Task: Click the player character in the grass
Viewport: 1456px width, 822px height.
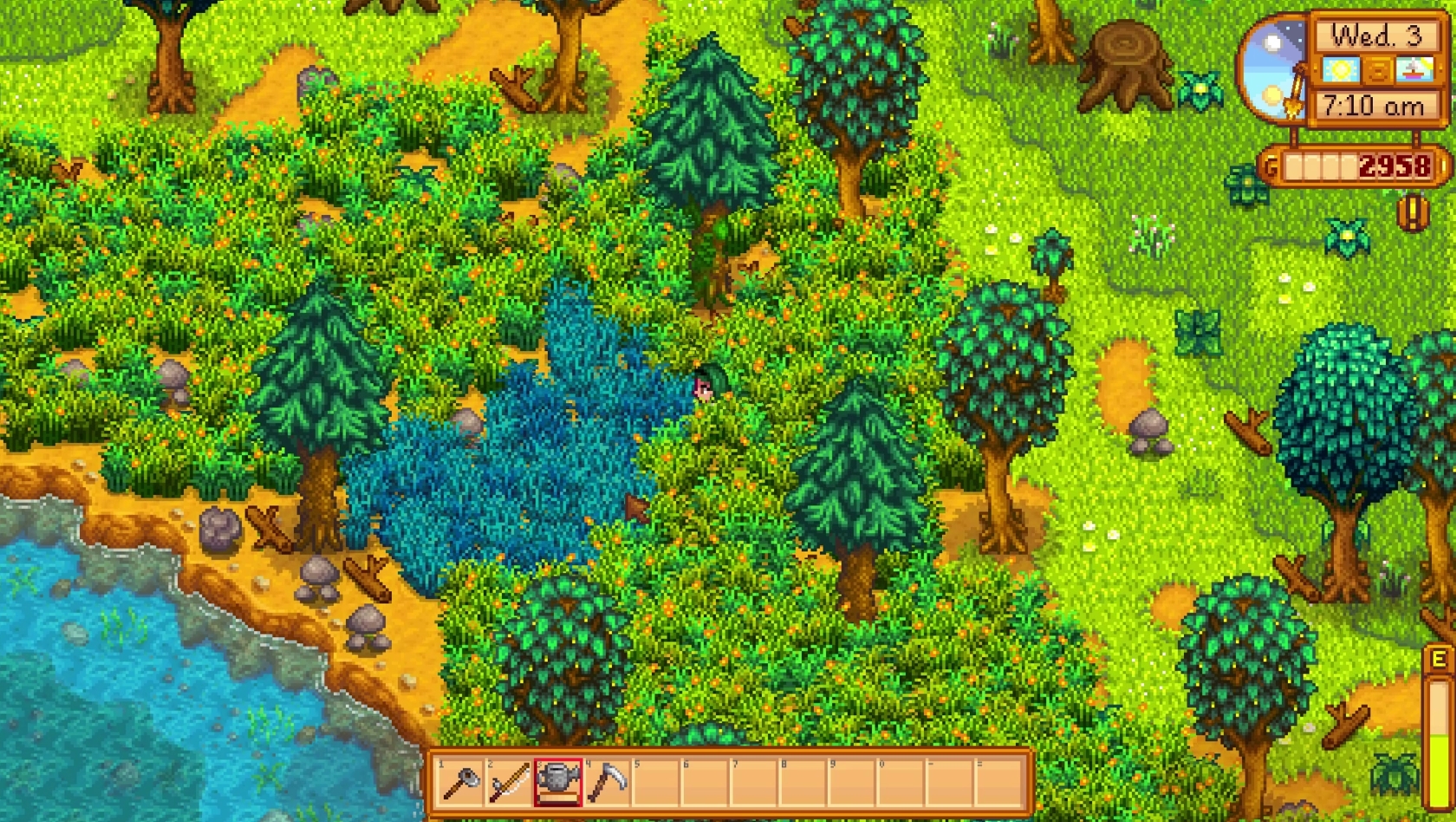Action: [704, 386]
